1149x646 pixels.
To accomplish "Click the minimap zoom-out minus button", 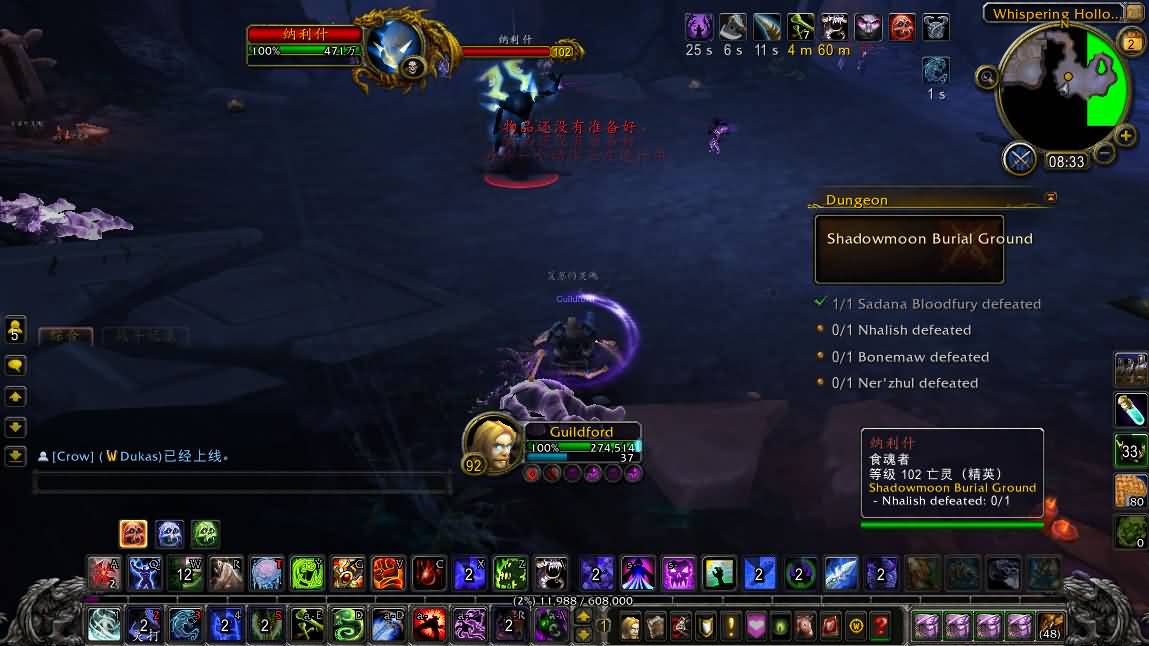I will click(x=1104, y=153).
